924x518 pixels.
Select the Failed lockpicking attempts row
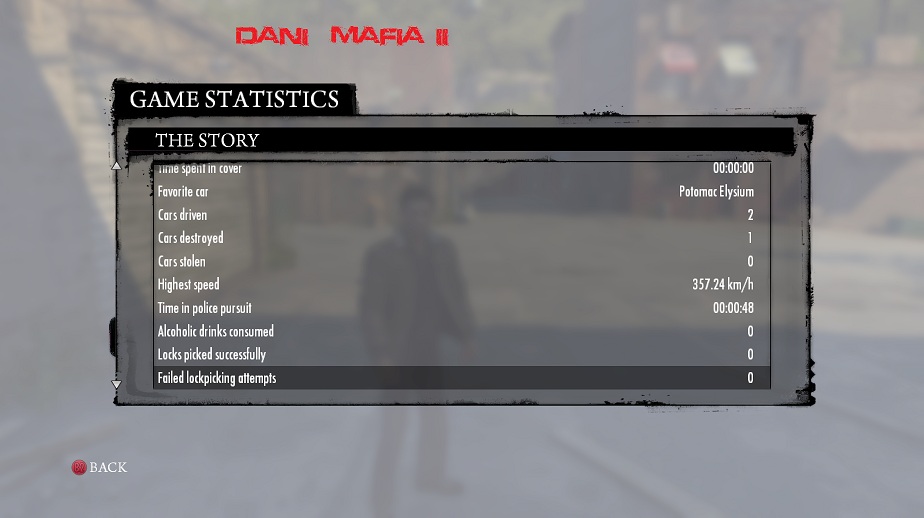pos(461,378)
